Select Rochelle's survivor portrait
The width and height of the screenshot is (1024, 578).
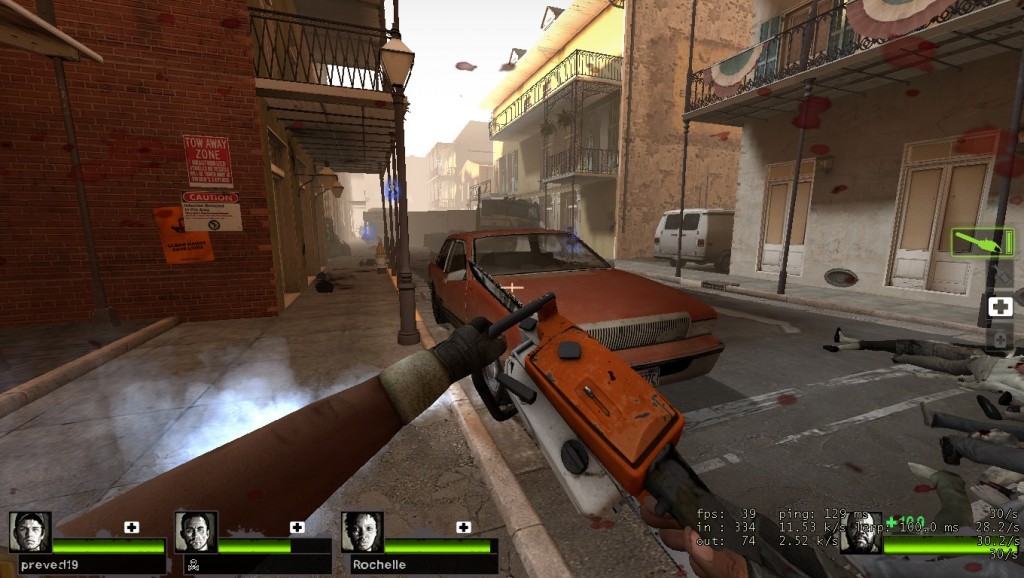[x=362, y=532]
